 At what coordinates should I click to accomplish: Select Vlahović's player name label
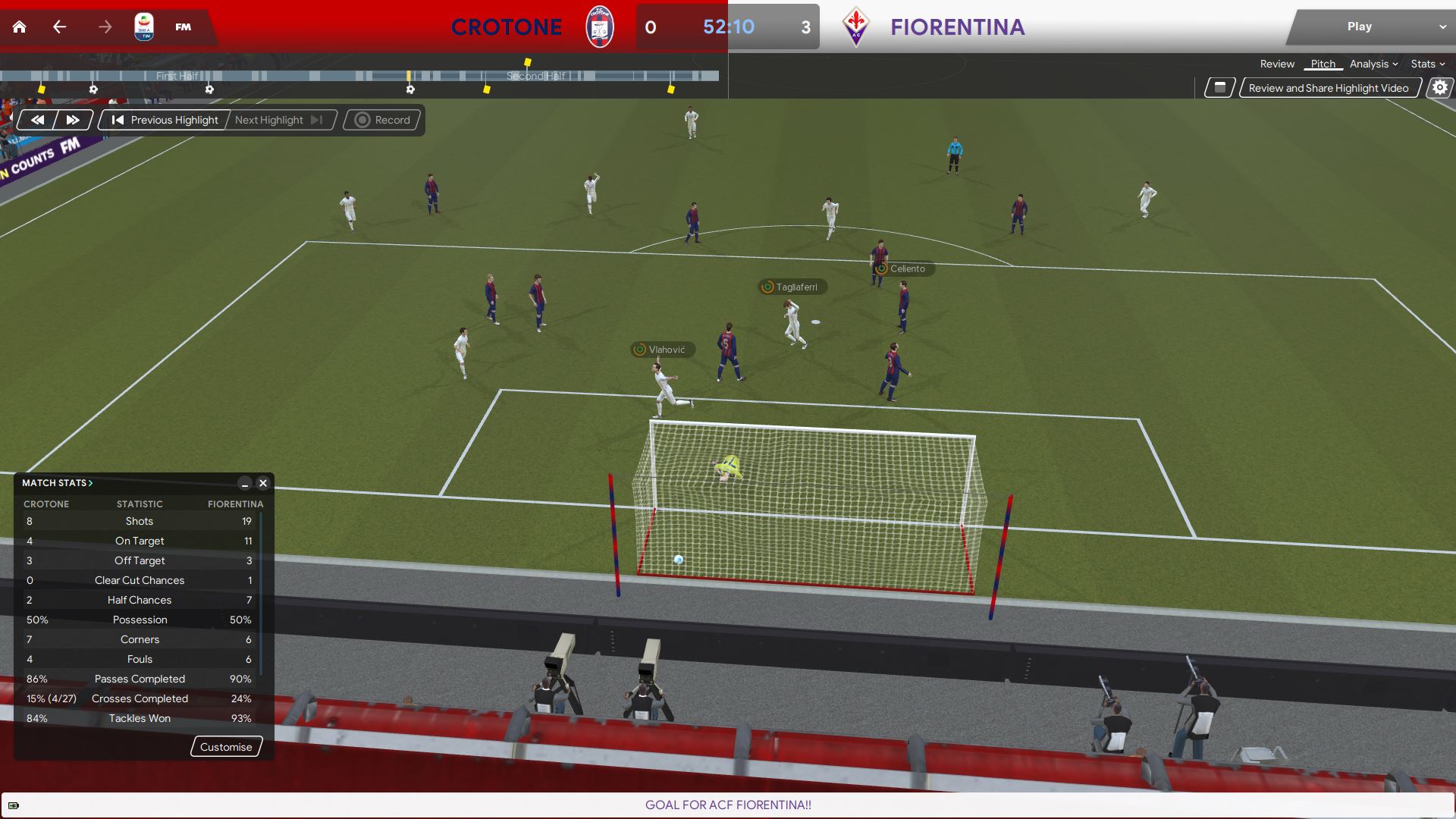point(665,350)
